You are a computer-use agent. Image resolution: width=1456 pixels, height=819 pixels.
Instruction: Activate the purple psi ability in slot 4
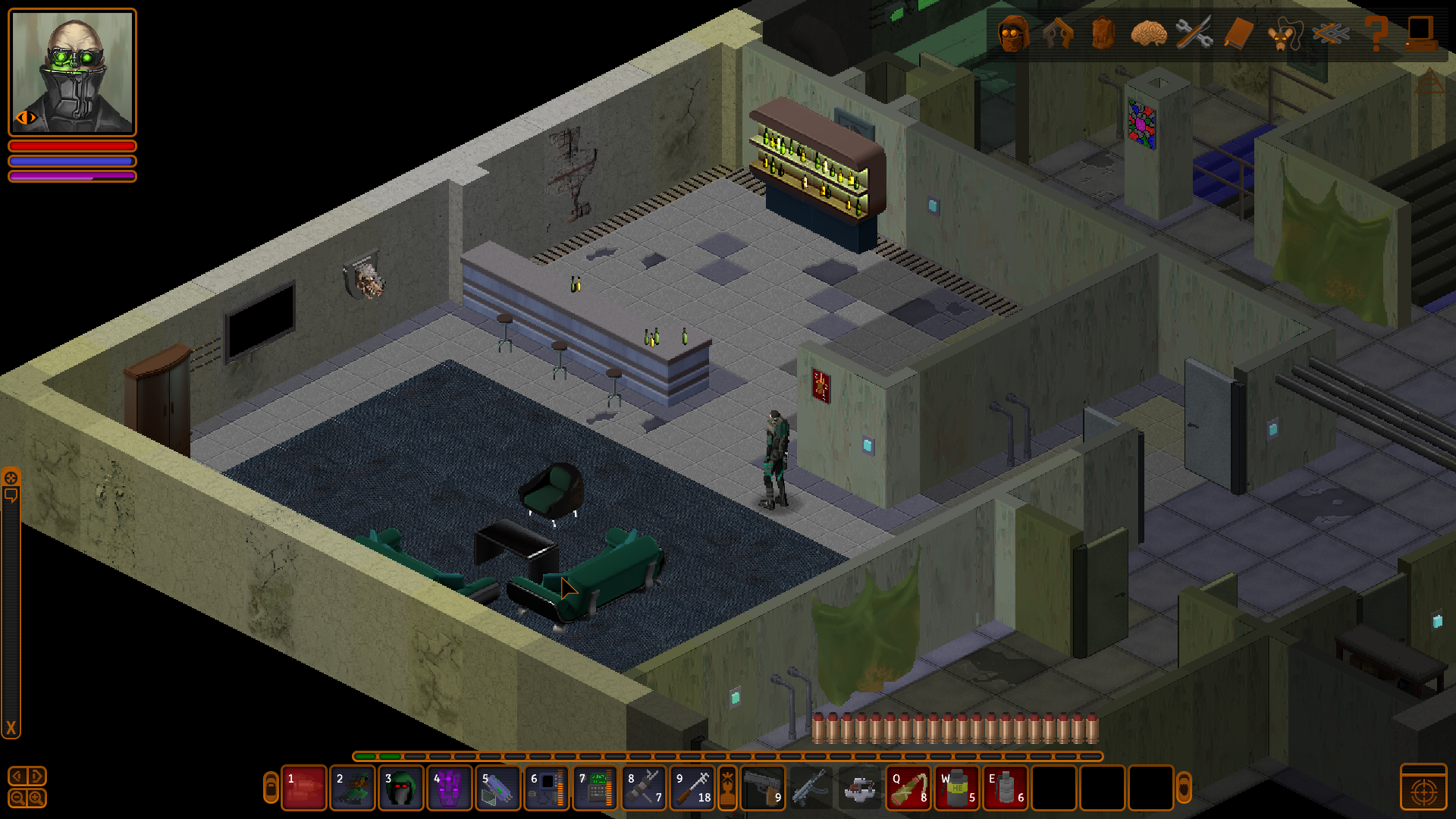point(450,788)
